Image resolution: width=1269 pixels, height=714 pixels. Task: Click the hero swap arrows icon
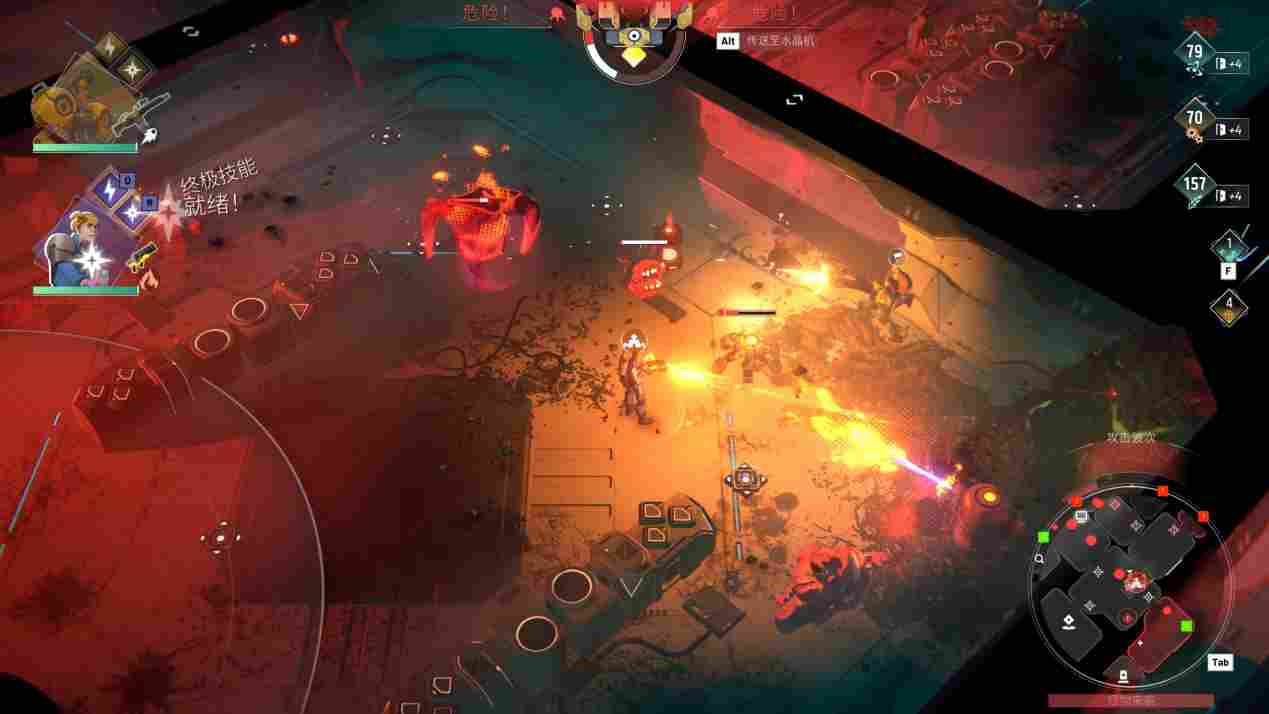[x=190, y=32]
